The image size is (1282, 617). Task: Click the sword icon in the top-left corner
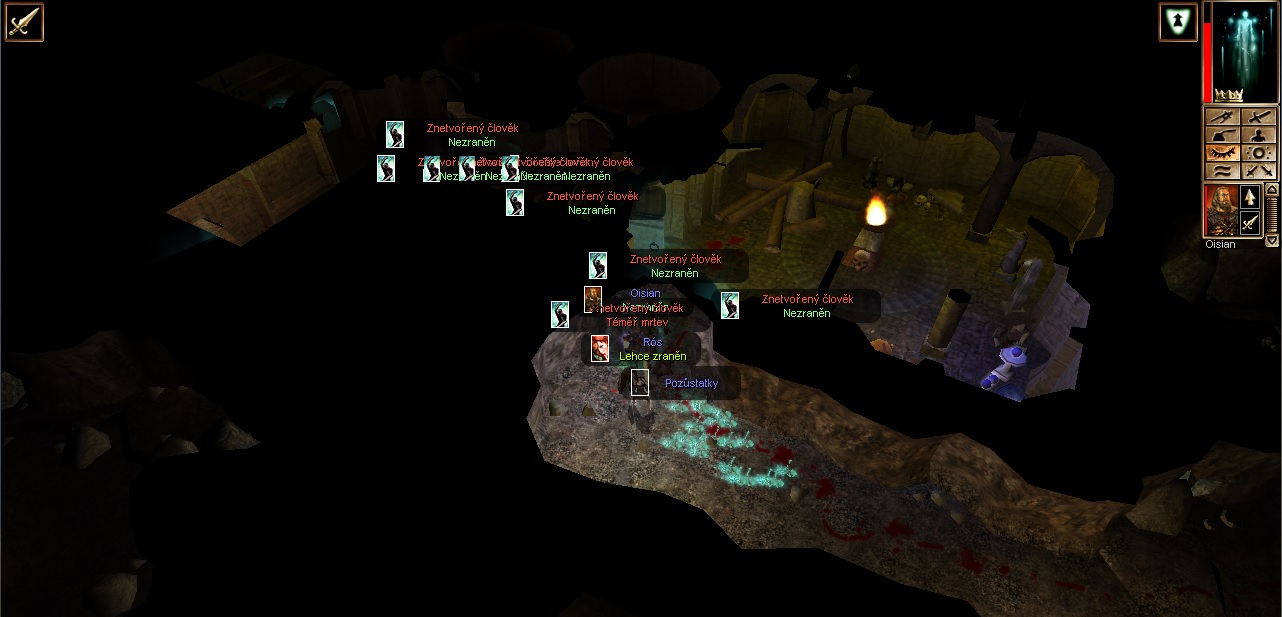click(x=23, y=22)
